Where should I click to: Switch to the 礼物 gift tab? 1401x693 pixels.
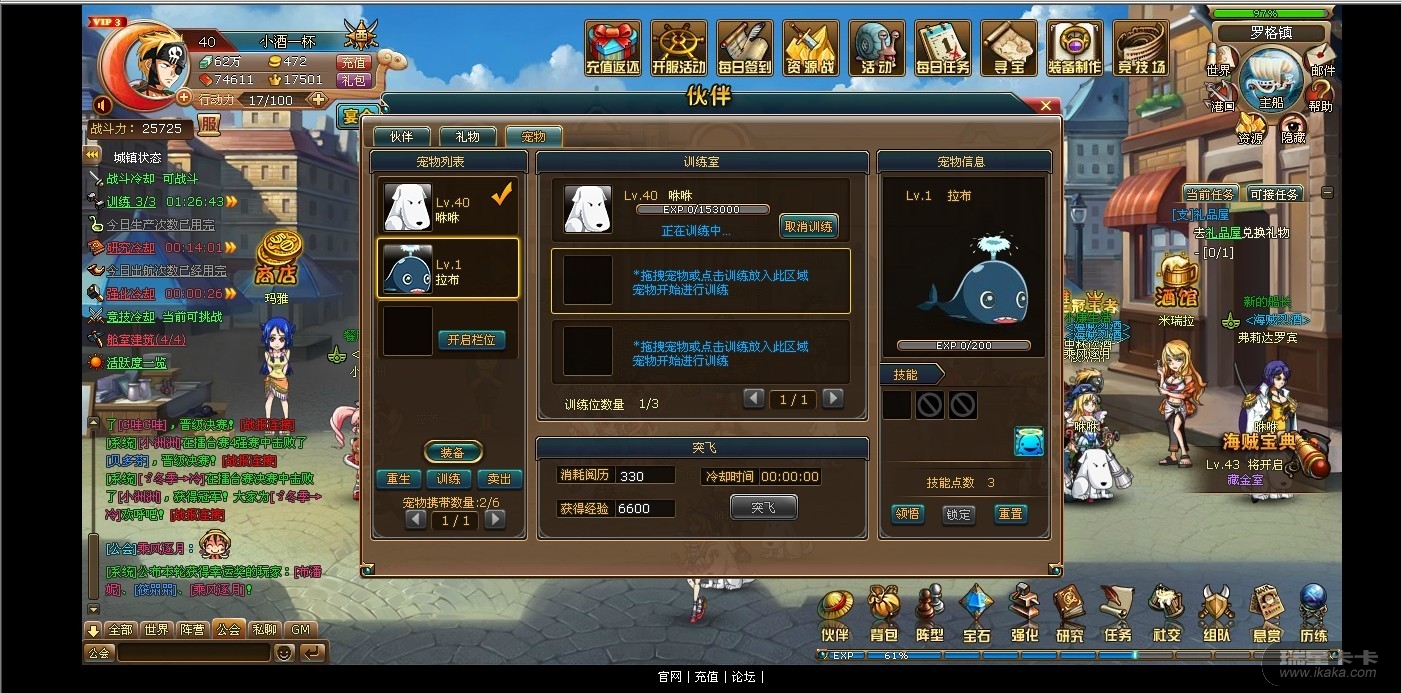(x=467, y=137)
